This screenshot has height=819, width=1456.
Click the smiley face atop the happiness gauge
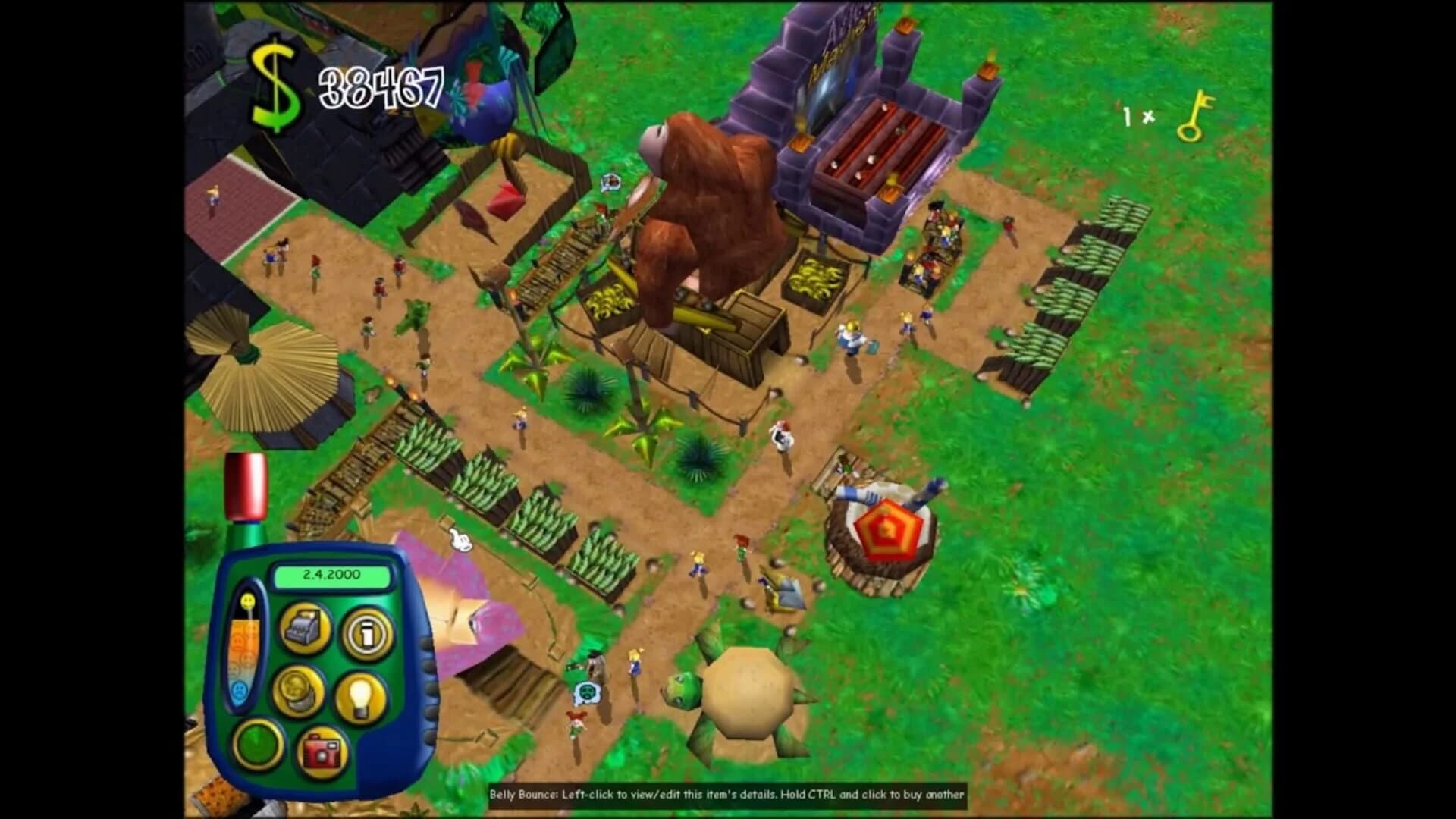tap(248, 599)
